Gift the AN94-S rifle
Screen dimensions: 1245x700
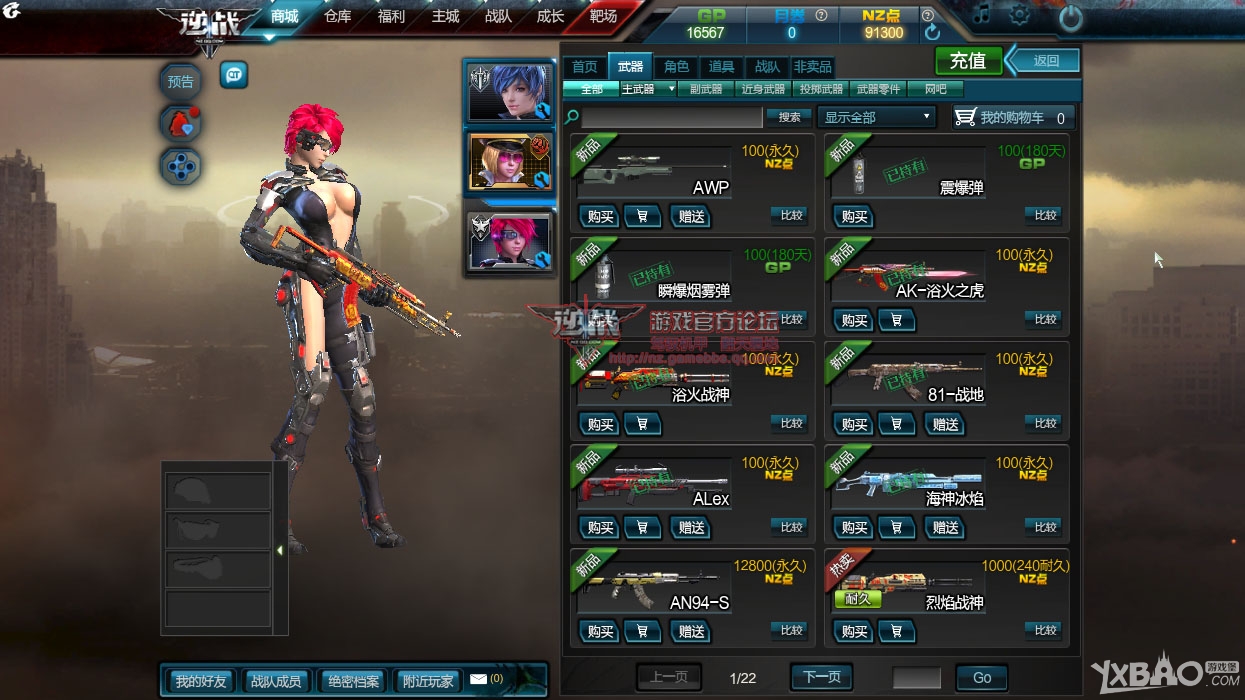(691, 631)
